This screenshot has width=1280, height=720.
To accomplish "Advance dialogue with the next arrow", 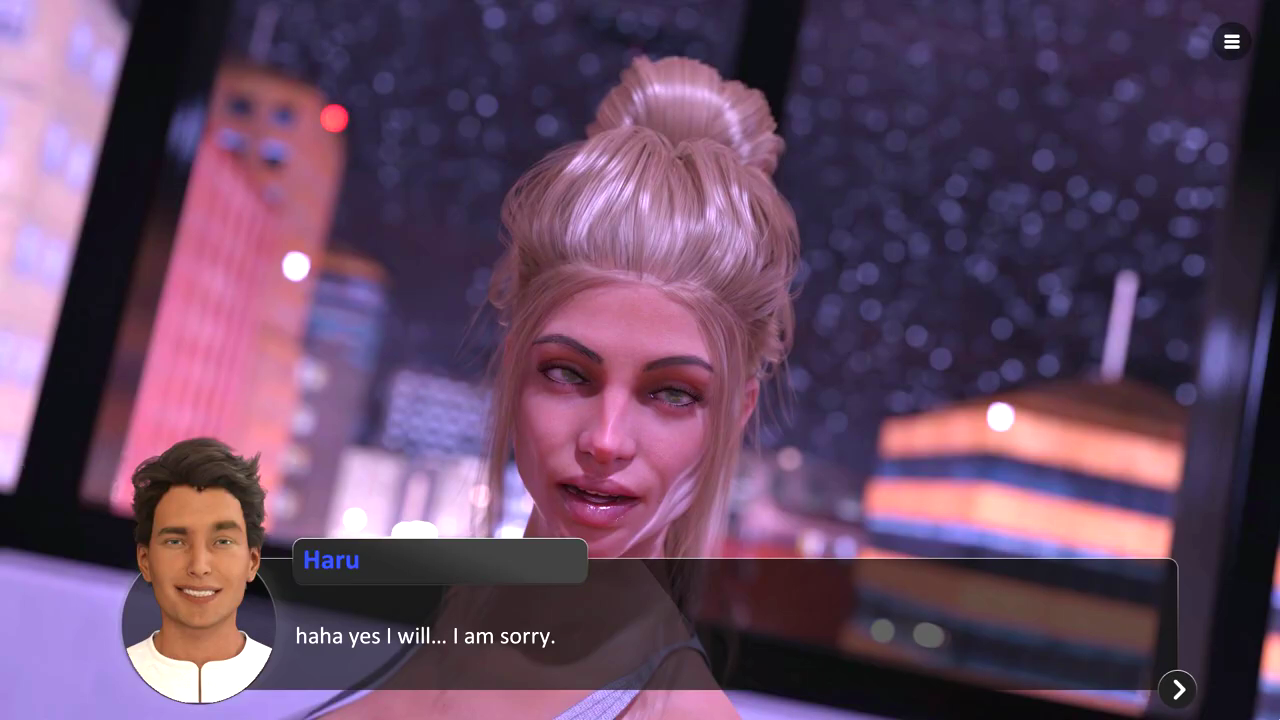I will pos(1178,689).
